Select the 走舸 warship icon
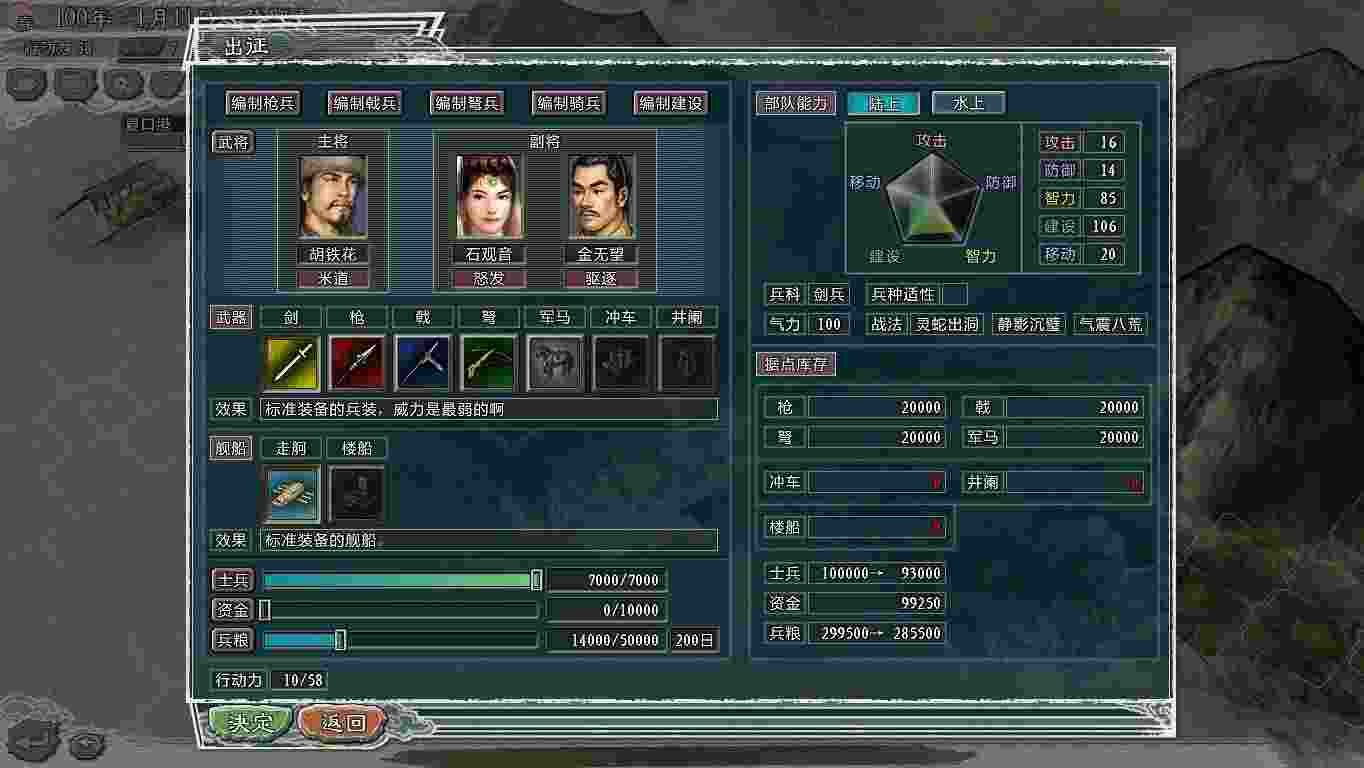 [x=293, y=494]
